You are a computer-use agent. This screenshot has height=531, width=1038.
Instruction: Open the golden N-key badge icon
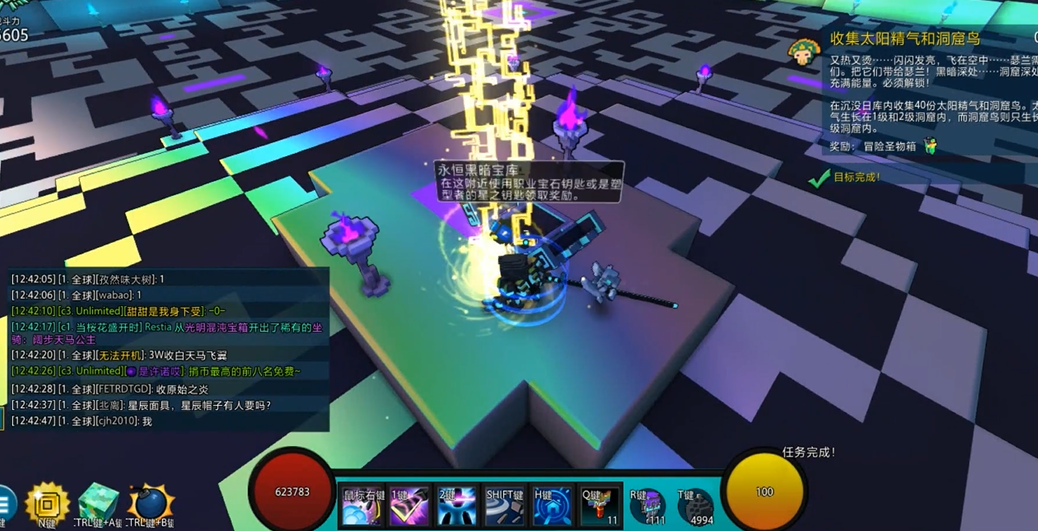[x=47, y=506]
